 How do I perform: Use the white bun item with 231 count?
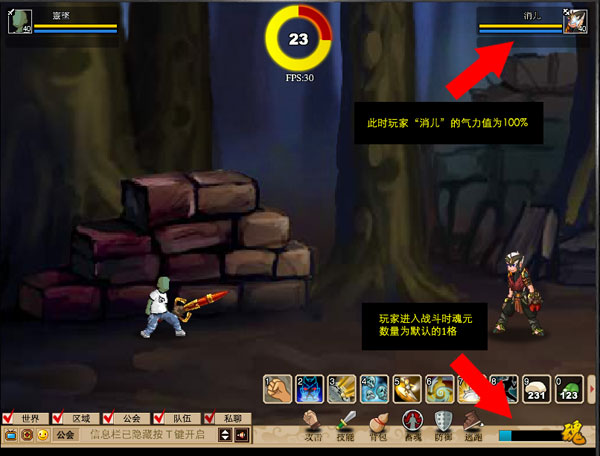tap(538, 387)
